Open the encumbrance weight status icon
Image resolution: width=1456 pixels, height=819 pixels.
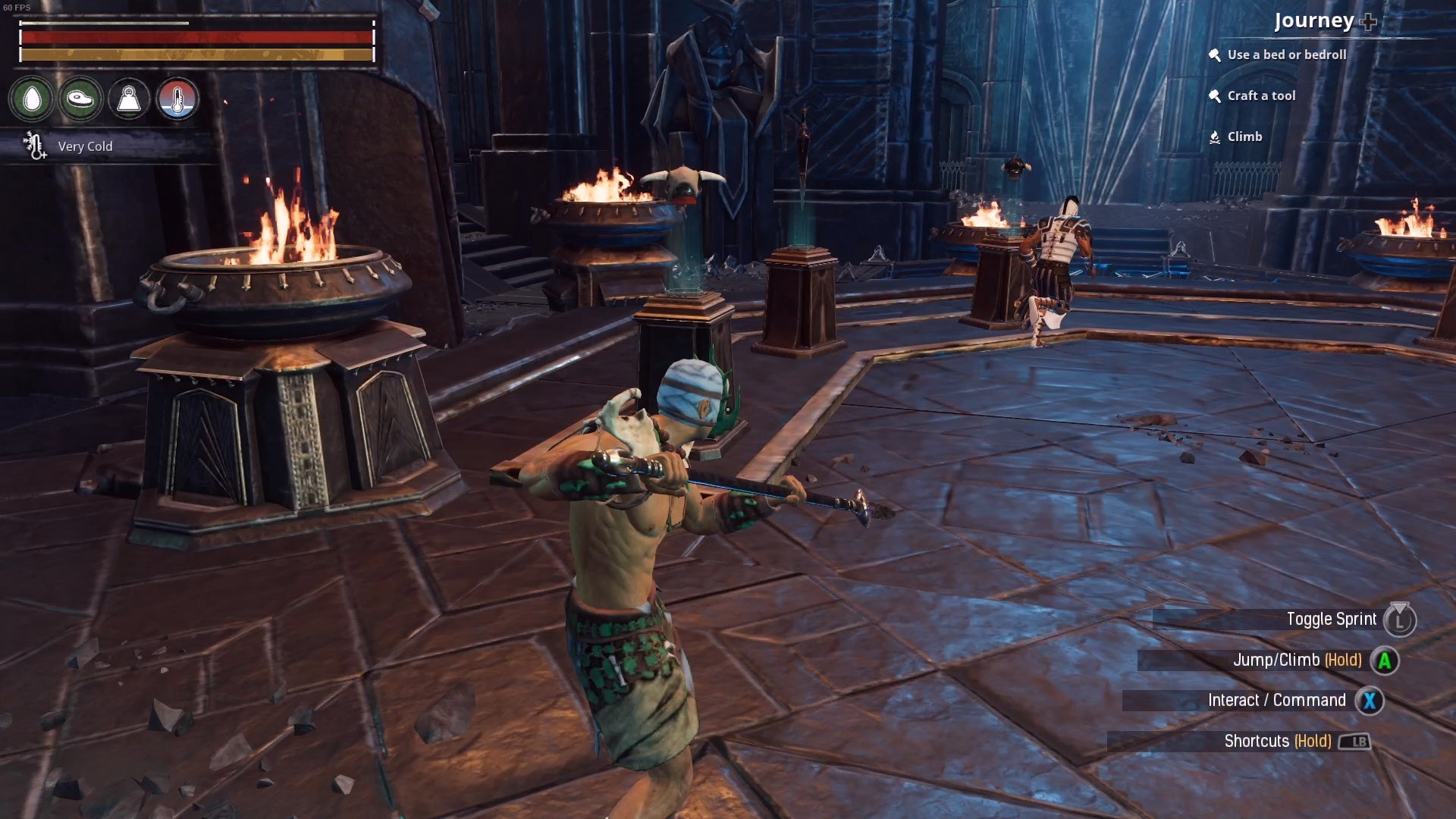pos(129,99)
